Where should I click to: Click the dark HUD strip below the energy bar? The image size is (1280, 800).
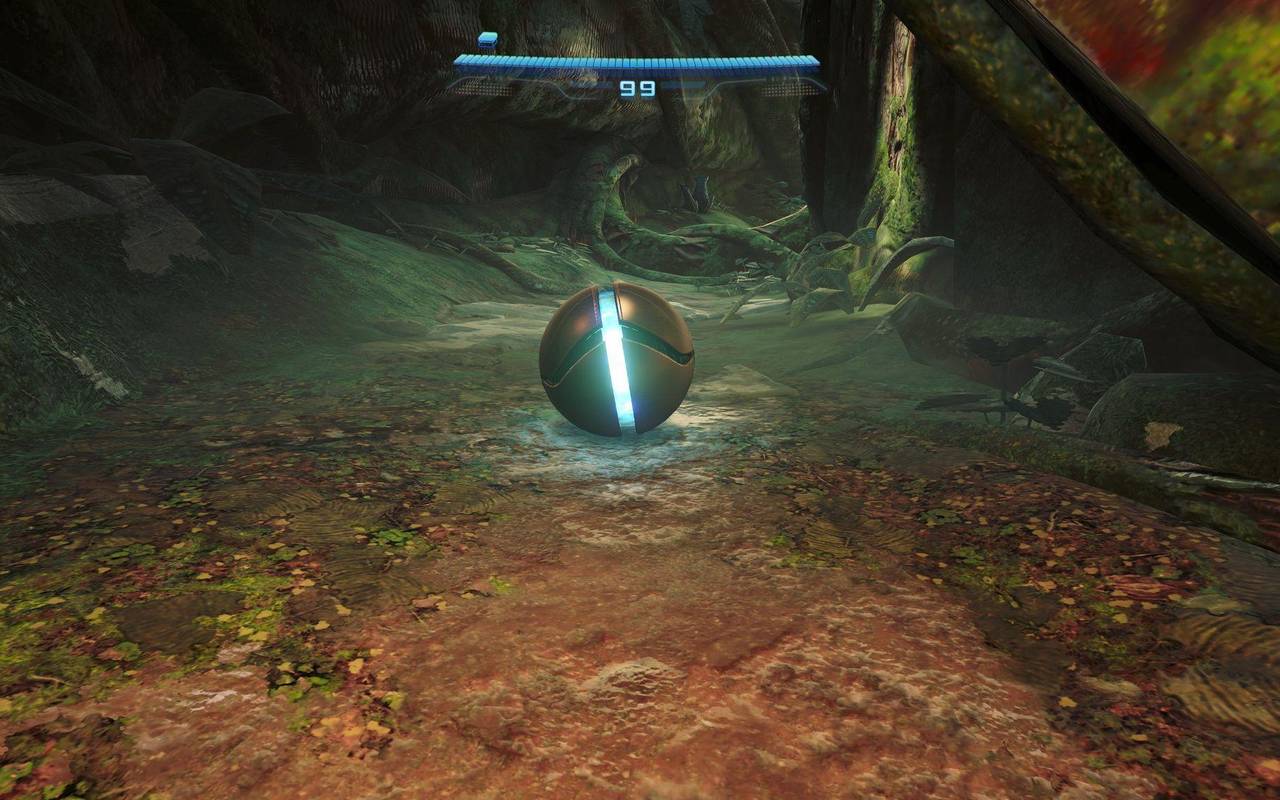click(x=635, y=75)
